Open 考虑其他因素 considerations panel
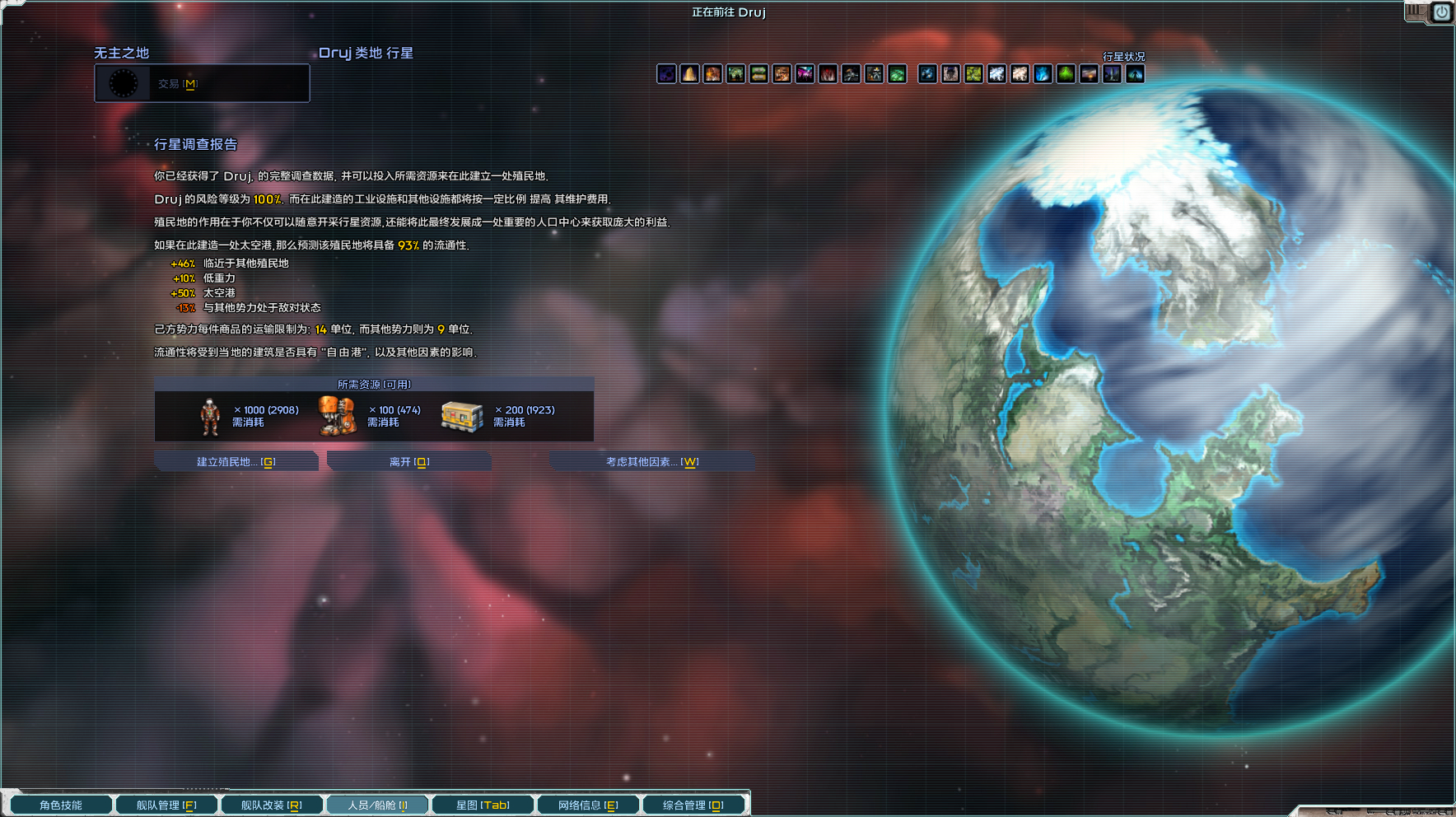1456x817 pixels. [649, 461]
